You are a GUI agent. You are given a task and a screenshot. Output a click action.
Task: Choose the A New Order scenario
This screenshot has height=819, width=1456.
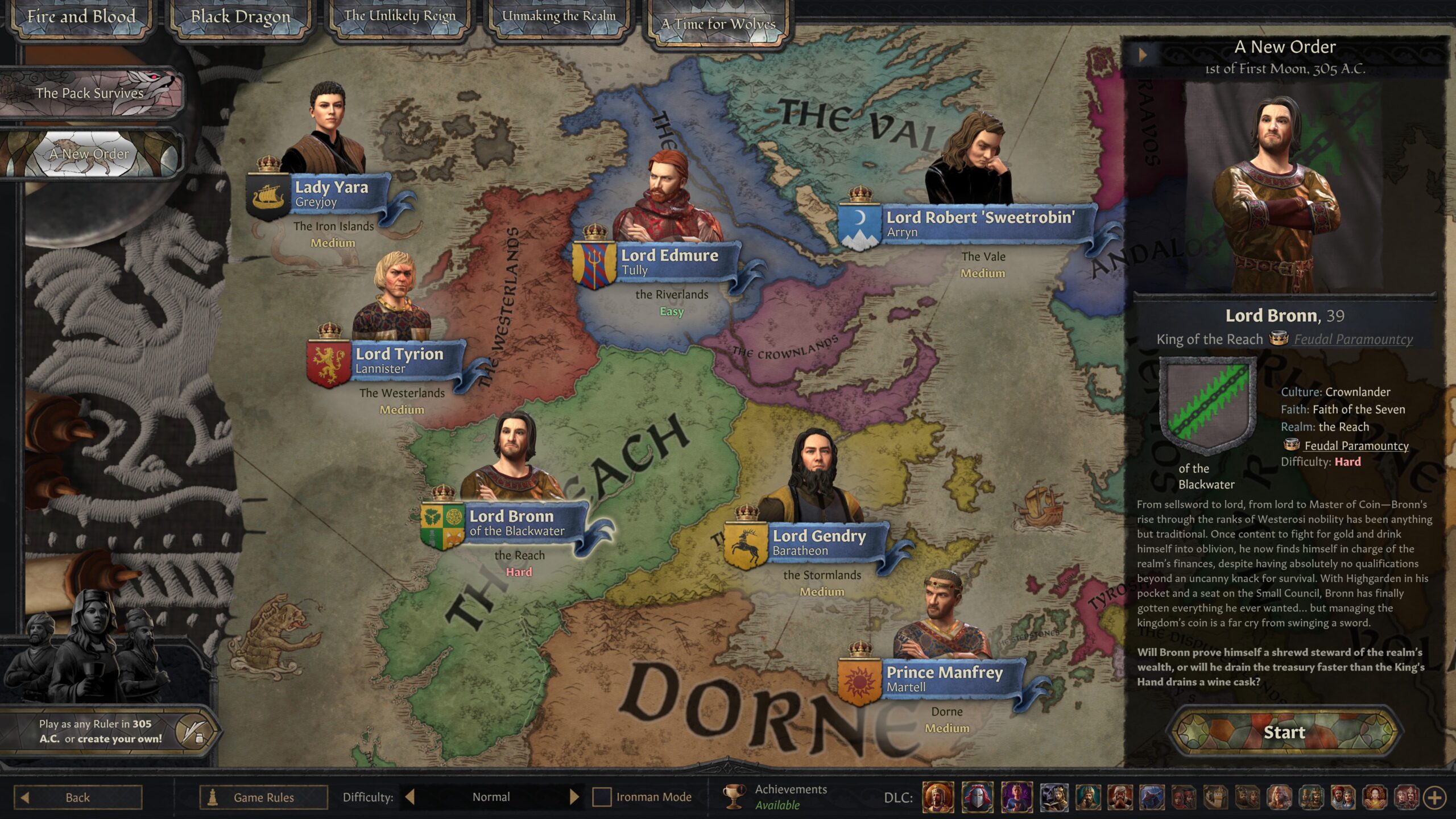click(90, 154)
